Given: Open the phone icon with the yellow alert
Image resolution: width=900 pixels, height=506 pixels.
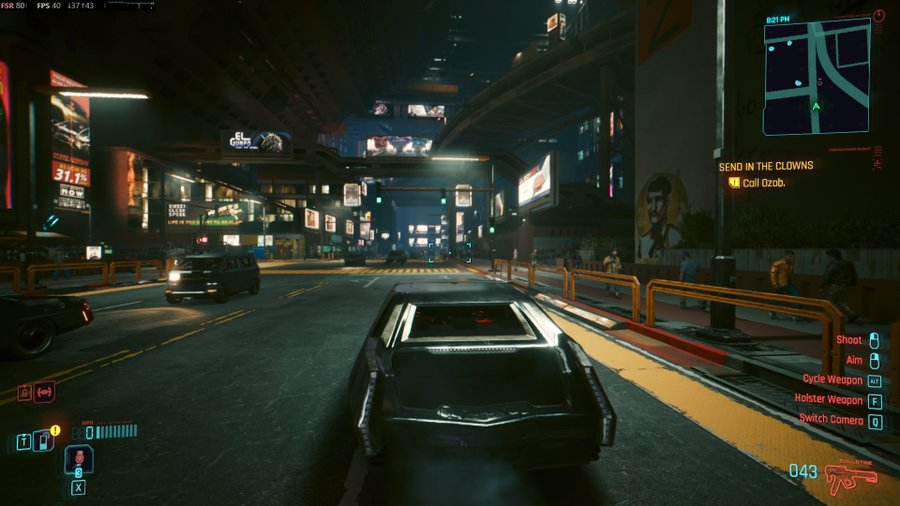Looking at the screenshot, I should pyautogui.click(x=43, y=440).
